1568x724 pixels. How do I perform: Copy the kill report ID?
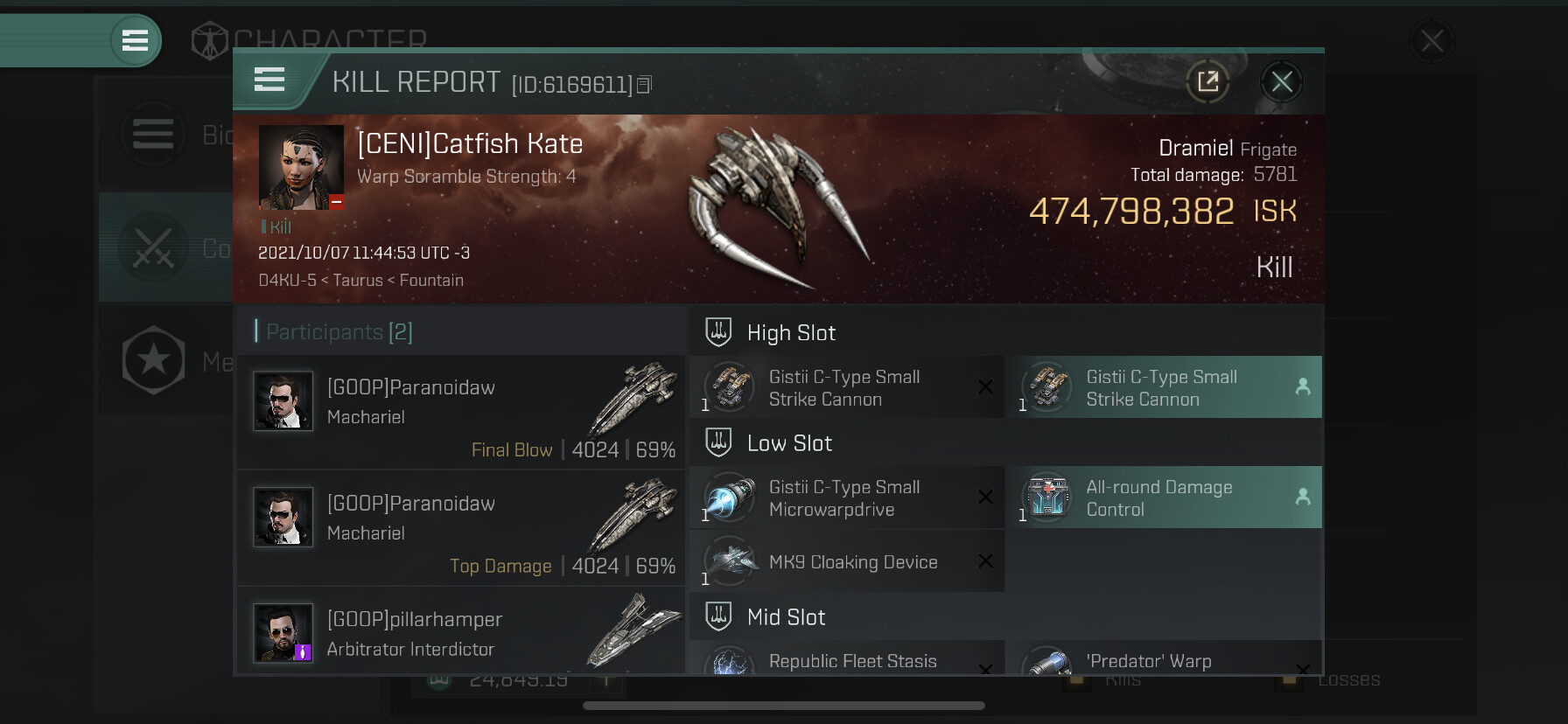[645, 85]
